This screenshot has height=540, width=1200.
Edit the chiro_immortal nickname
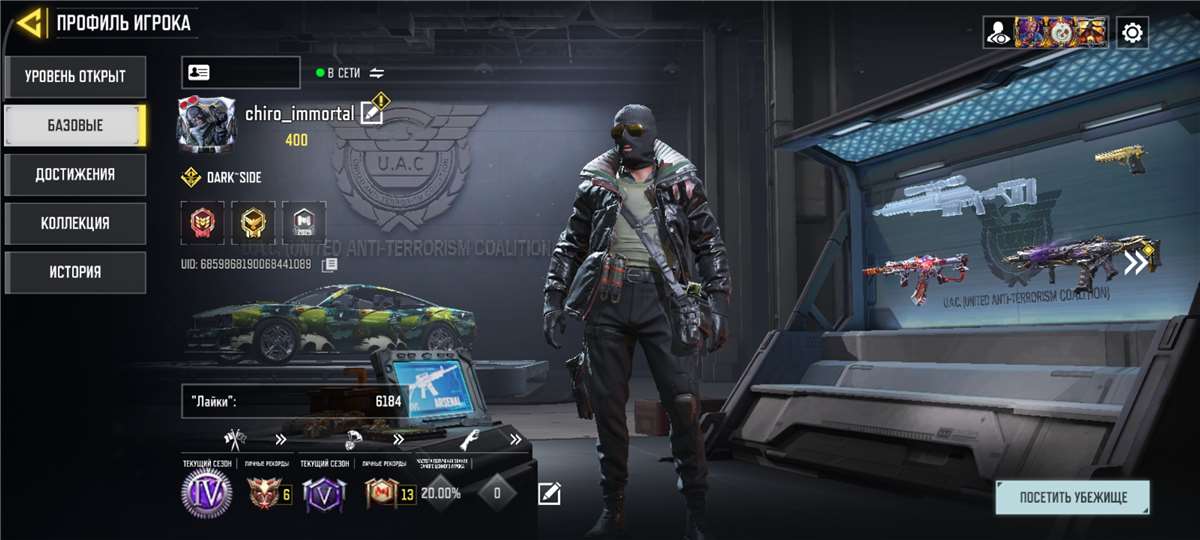371,113
